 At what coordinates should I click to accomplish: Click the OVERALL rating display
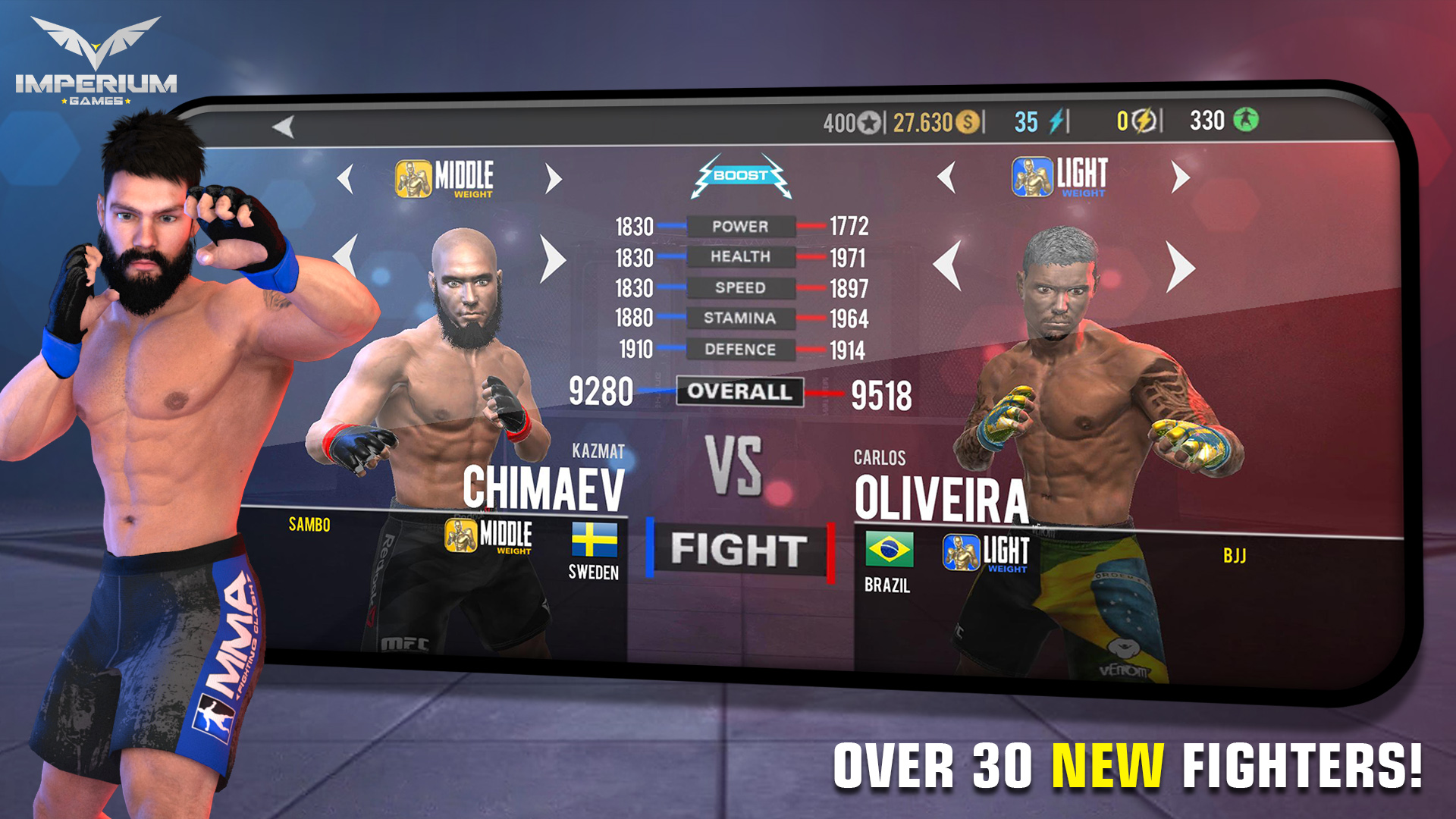[741, 391]
